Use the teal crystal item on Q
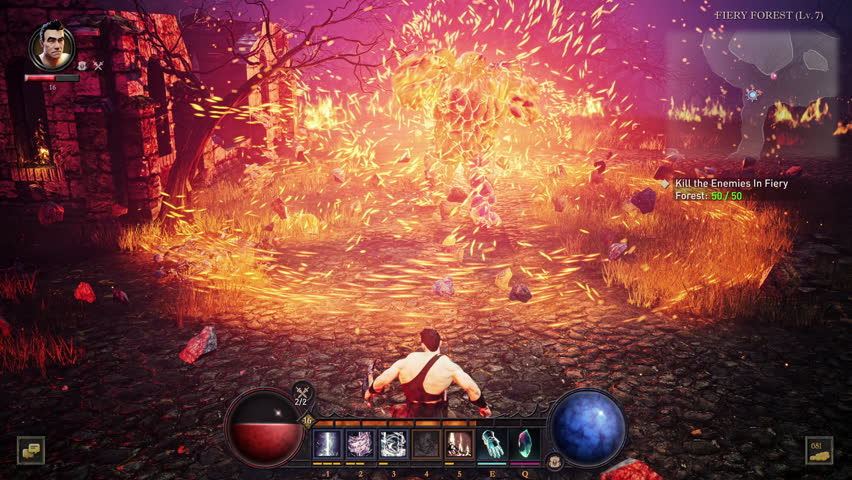 coord(524,444)
